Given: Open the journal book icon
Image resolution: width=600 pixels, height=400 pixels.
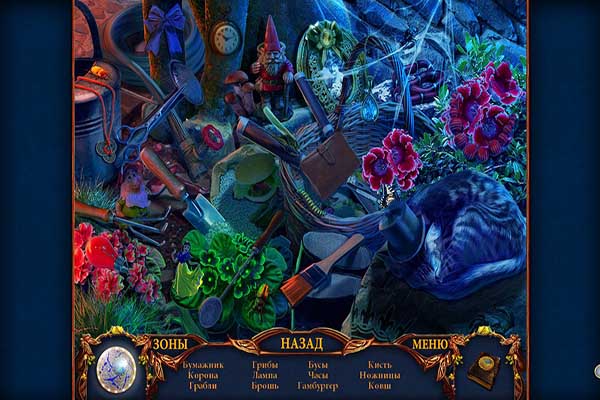Looking at the screenshot, I should (484, 370).
